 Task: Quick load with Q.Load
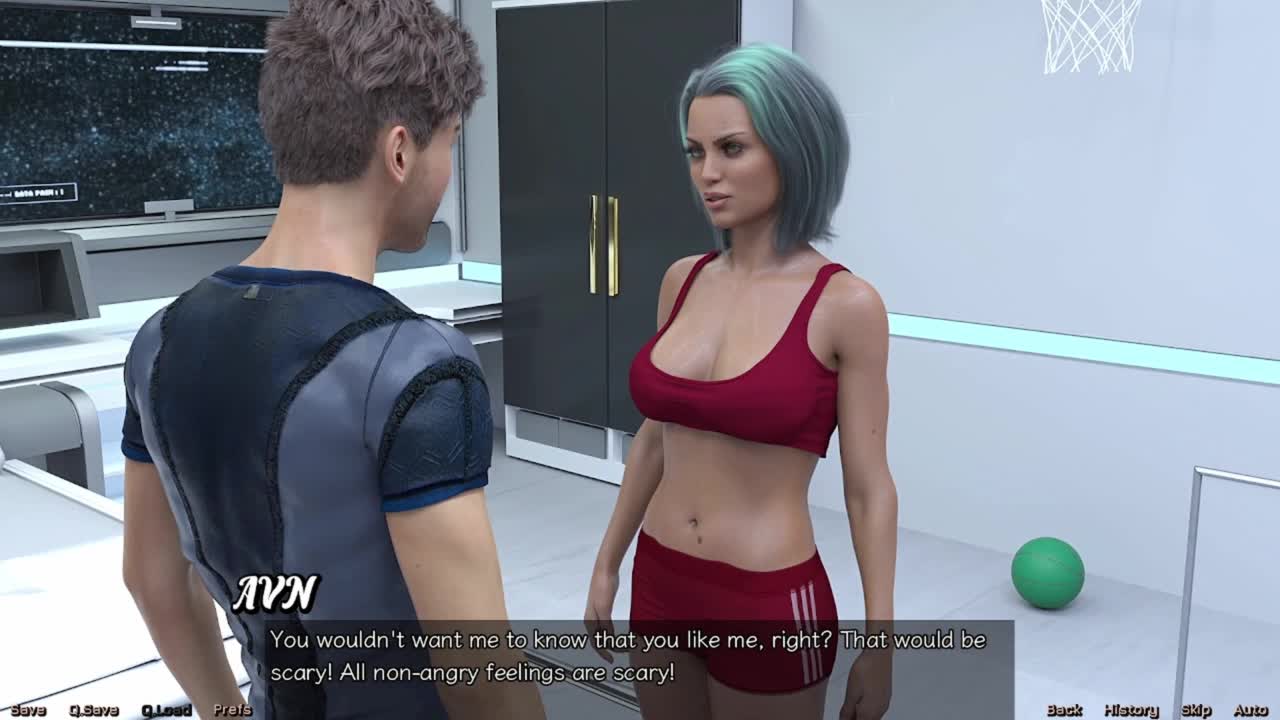pos(166,710)
